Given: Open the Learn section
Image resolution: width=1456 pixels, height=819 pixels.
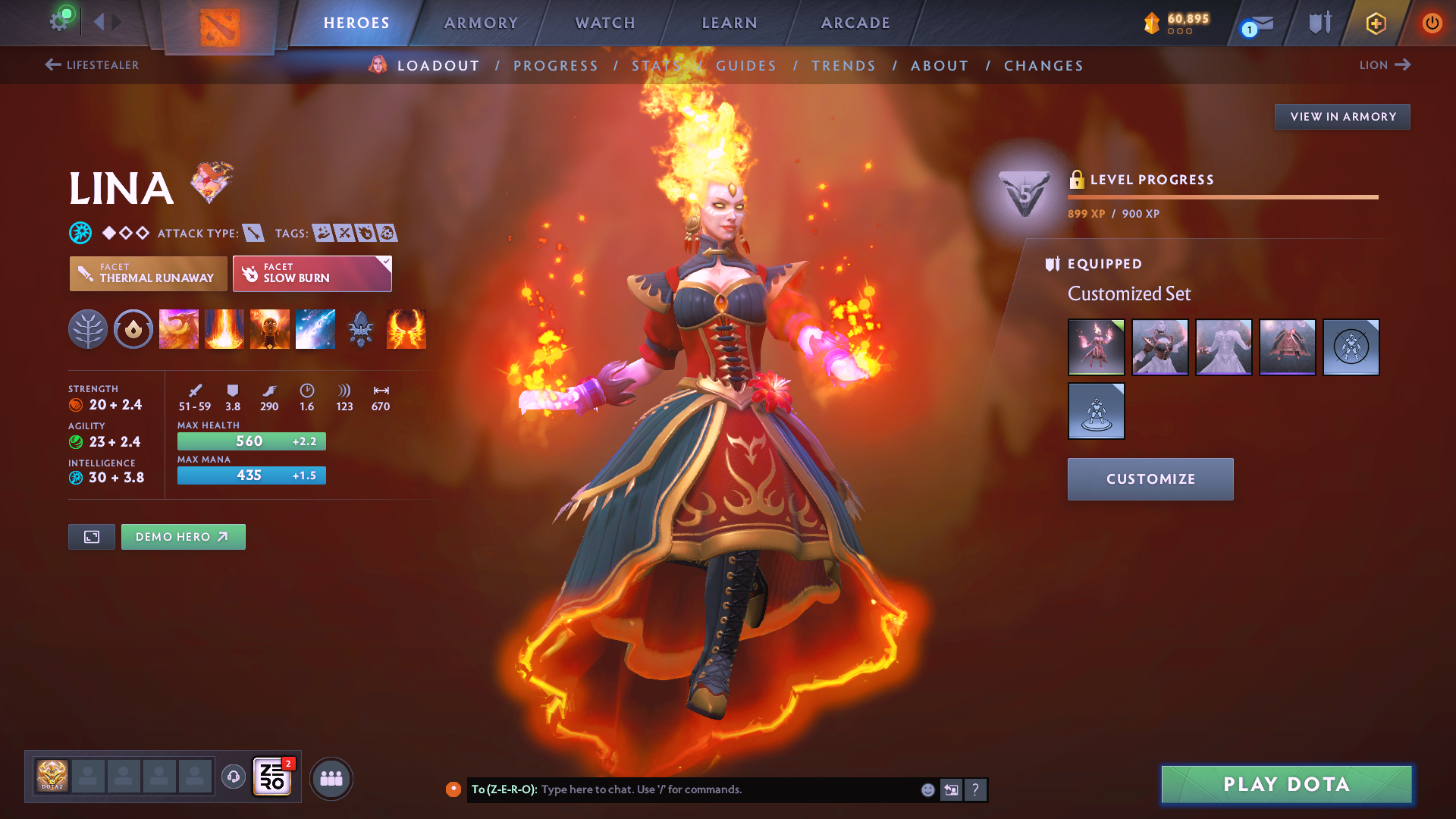Looking at the screenshot, I should (730, 23).
